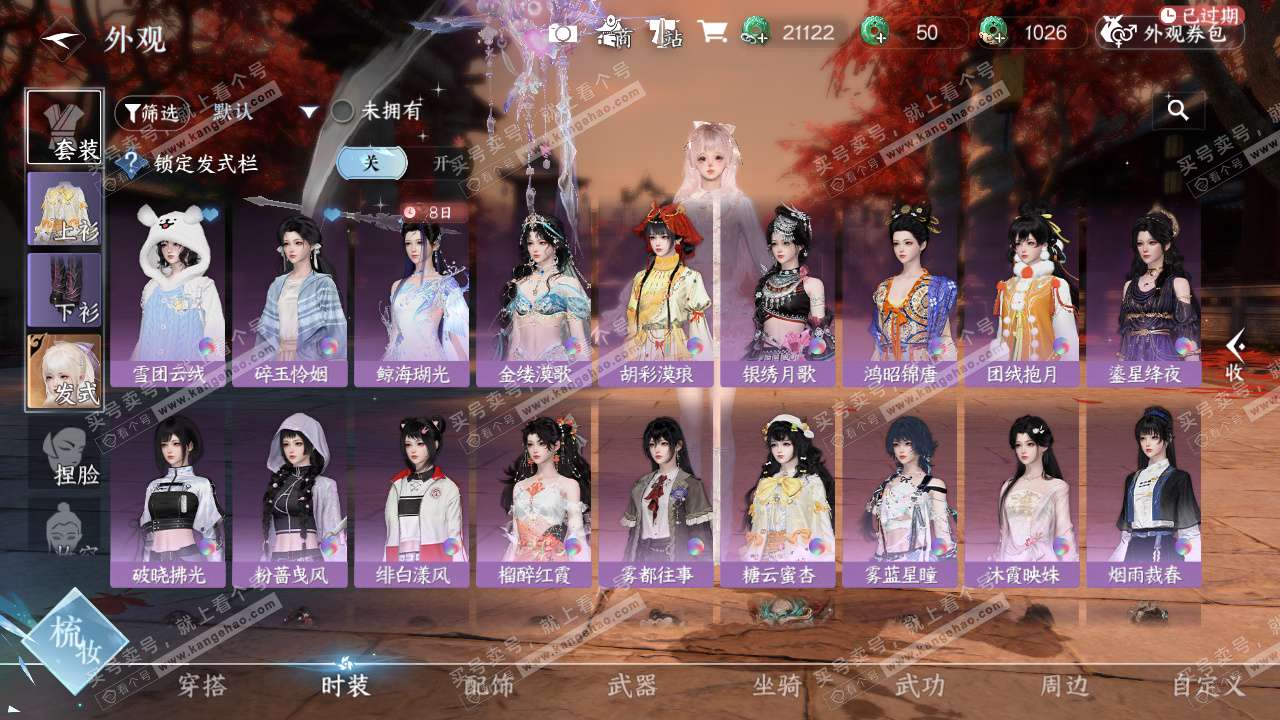Choose the 雪团云绒 outfit
The image size is (1280, 720).
168,290
